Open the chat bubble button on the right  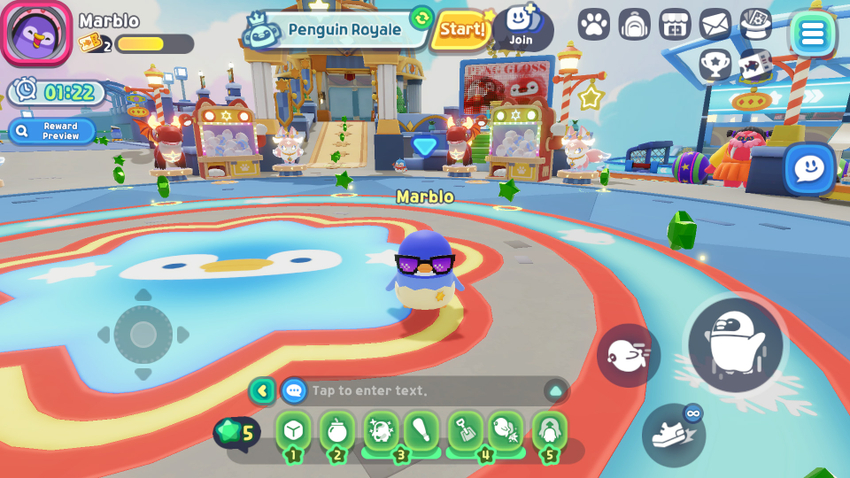(x=808, y=168)
